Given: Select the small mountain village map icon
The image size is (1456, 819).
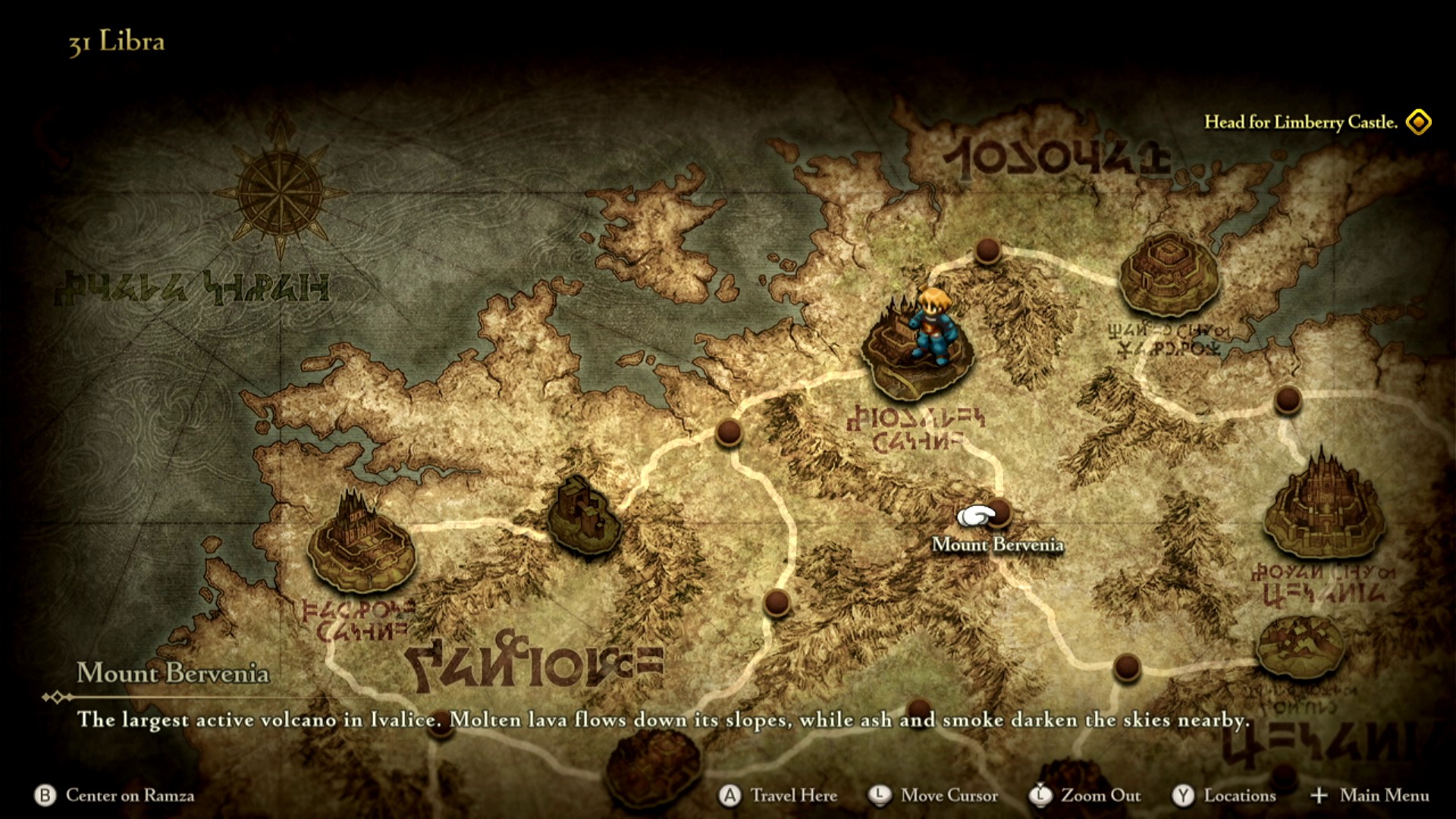Looking at the screenshot, I should 1299,646.
